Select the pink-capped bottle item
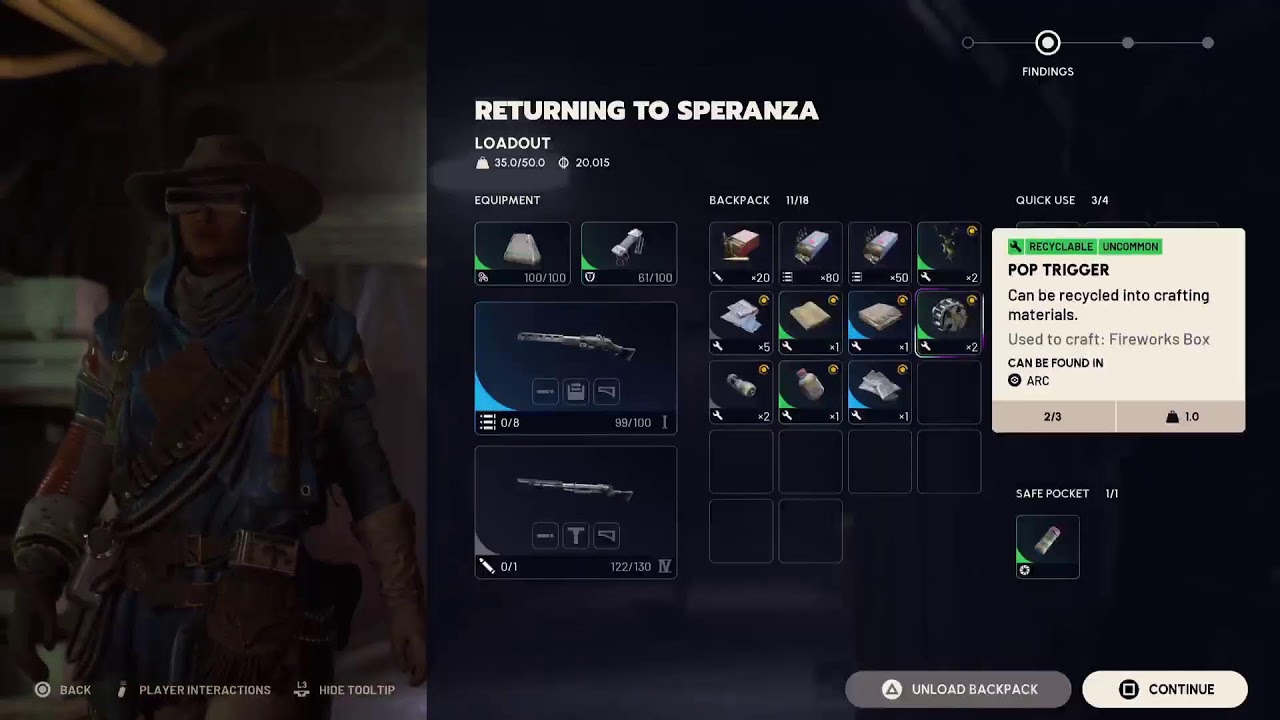The width and height of the screenshot is (1280, 720). [x=810, y=392]
